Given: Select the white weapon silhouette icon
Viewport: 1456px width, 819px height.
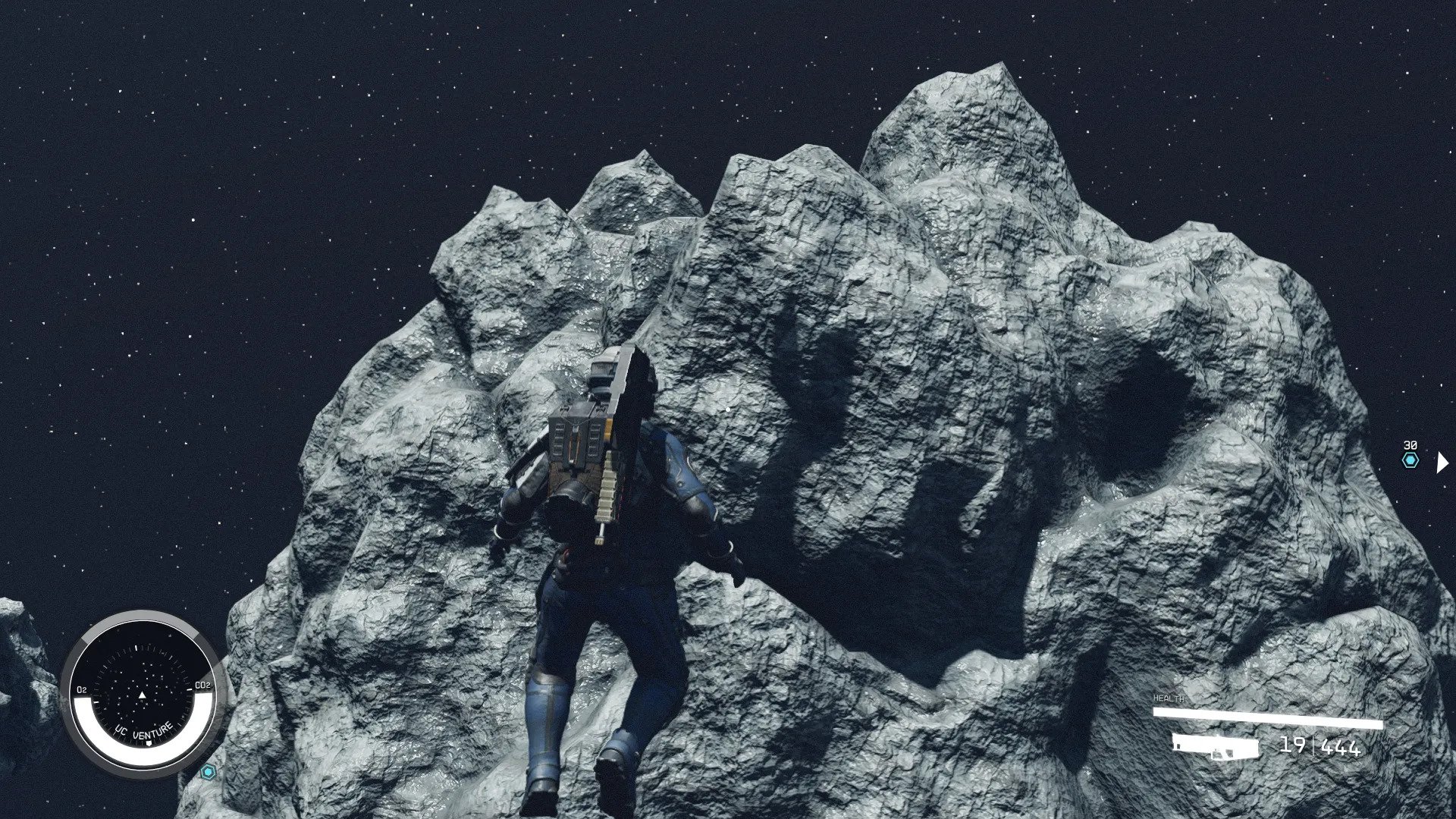Looking at the screenshot, I should [x=1215, y=745].
